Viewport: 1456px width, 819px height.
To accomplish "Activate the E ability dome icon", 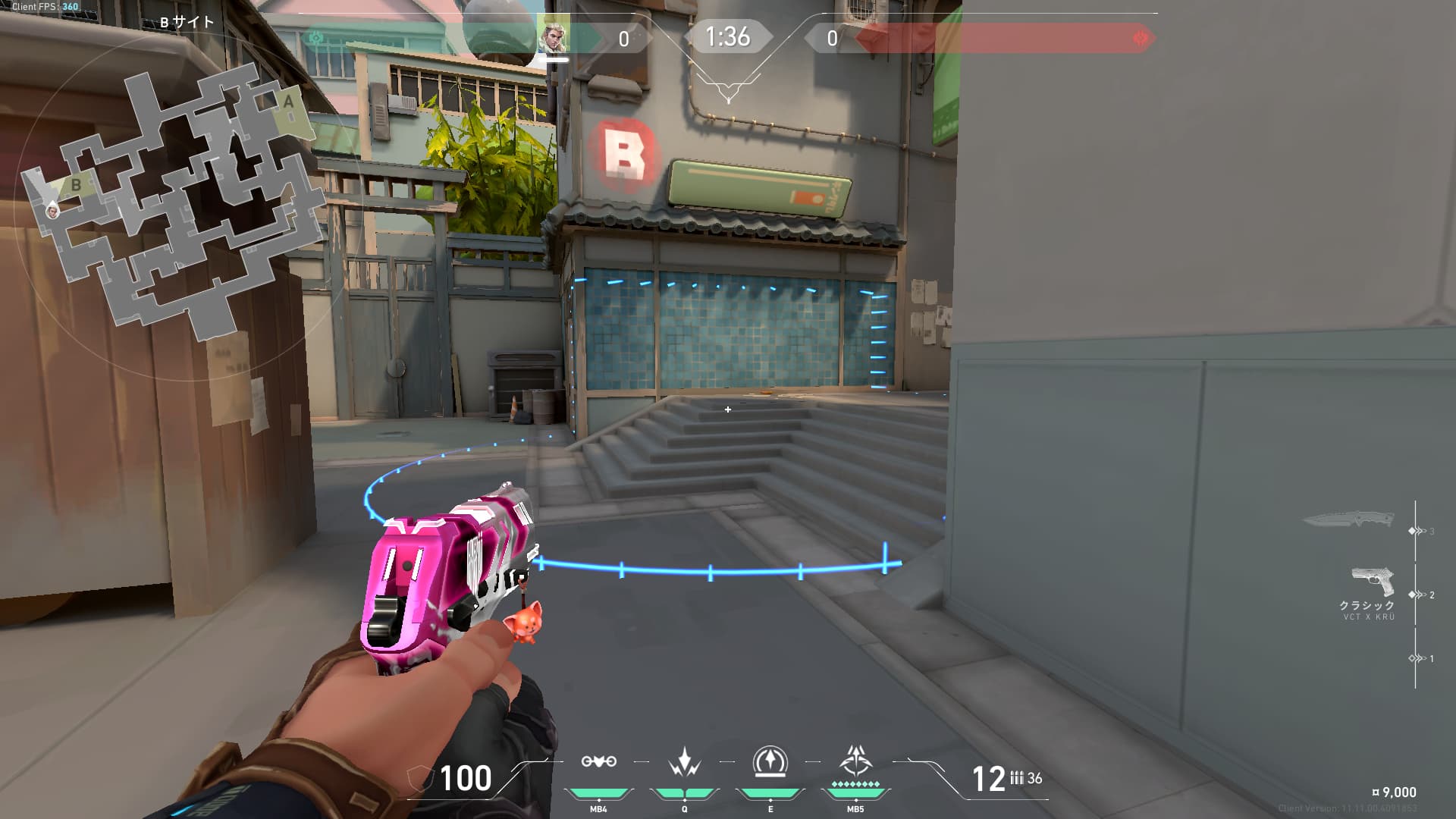I will [770, 761].
